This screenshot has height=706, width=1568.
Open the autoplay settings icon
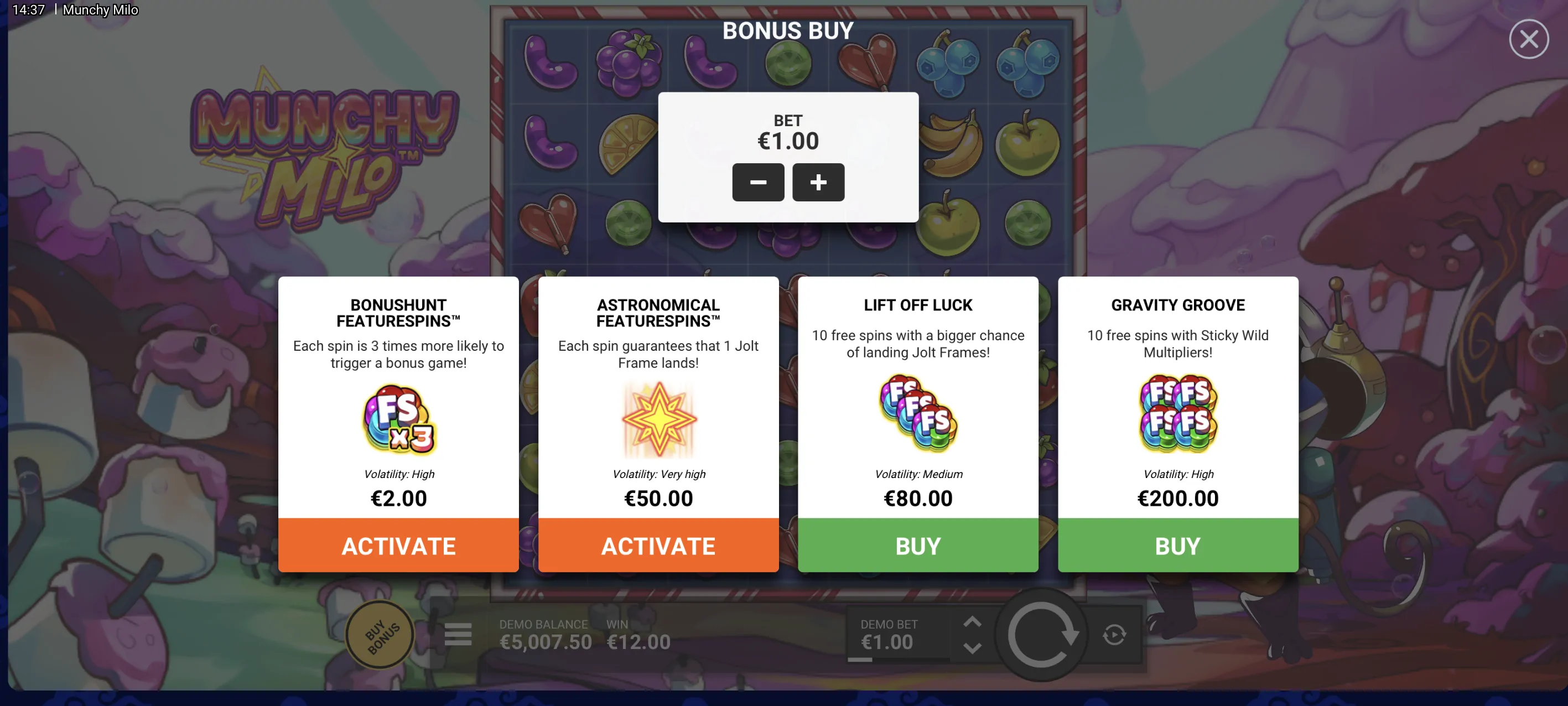1114,634
